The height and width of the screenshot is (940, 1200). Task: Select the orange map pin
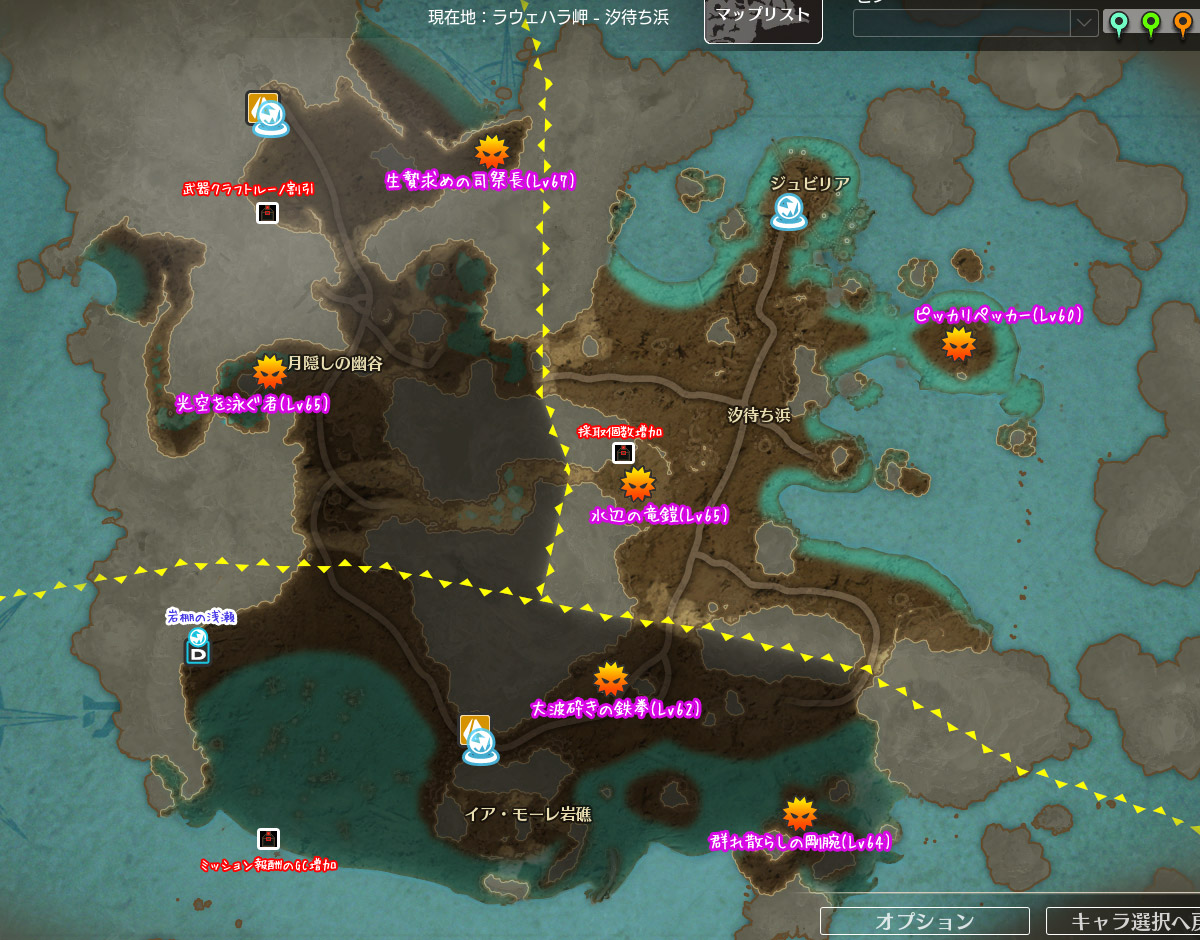point(1184,23)
